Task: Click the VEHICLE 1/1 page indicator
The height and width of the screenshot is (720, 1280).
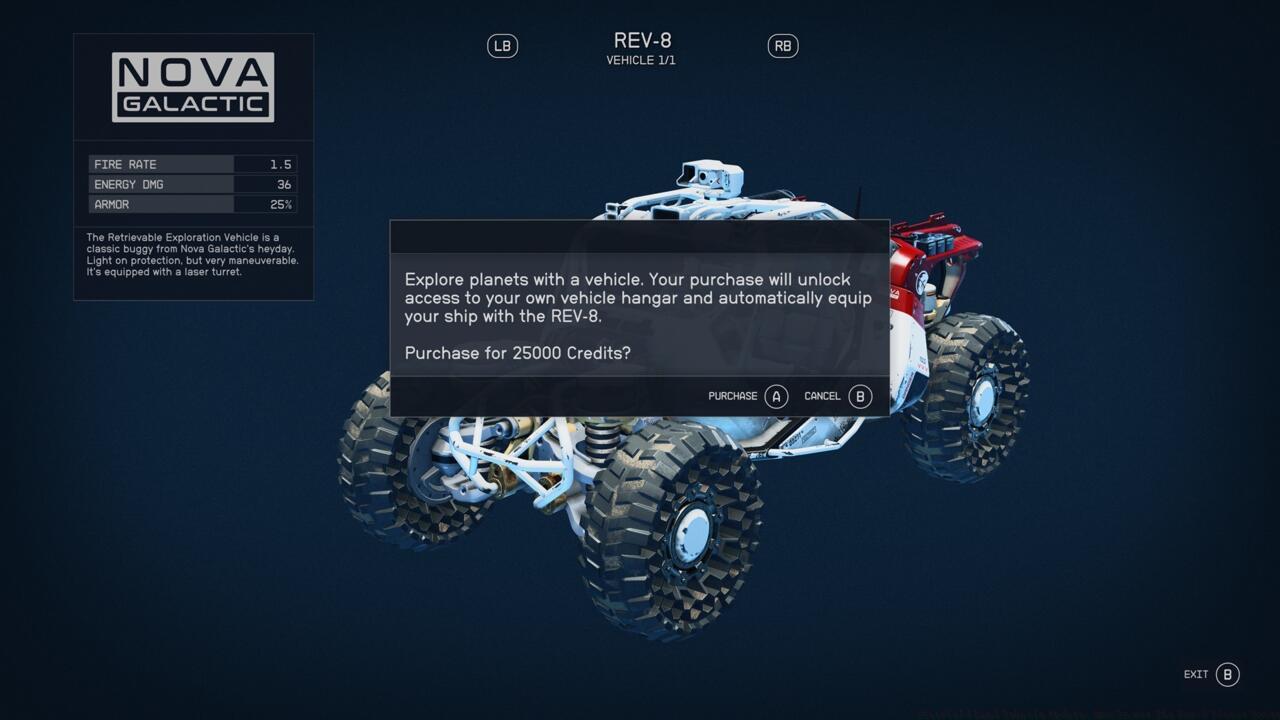Action: tap(640, 58)
